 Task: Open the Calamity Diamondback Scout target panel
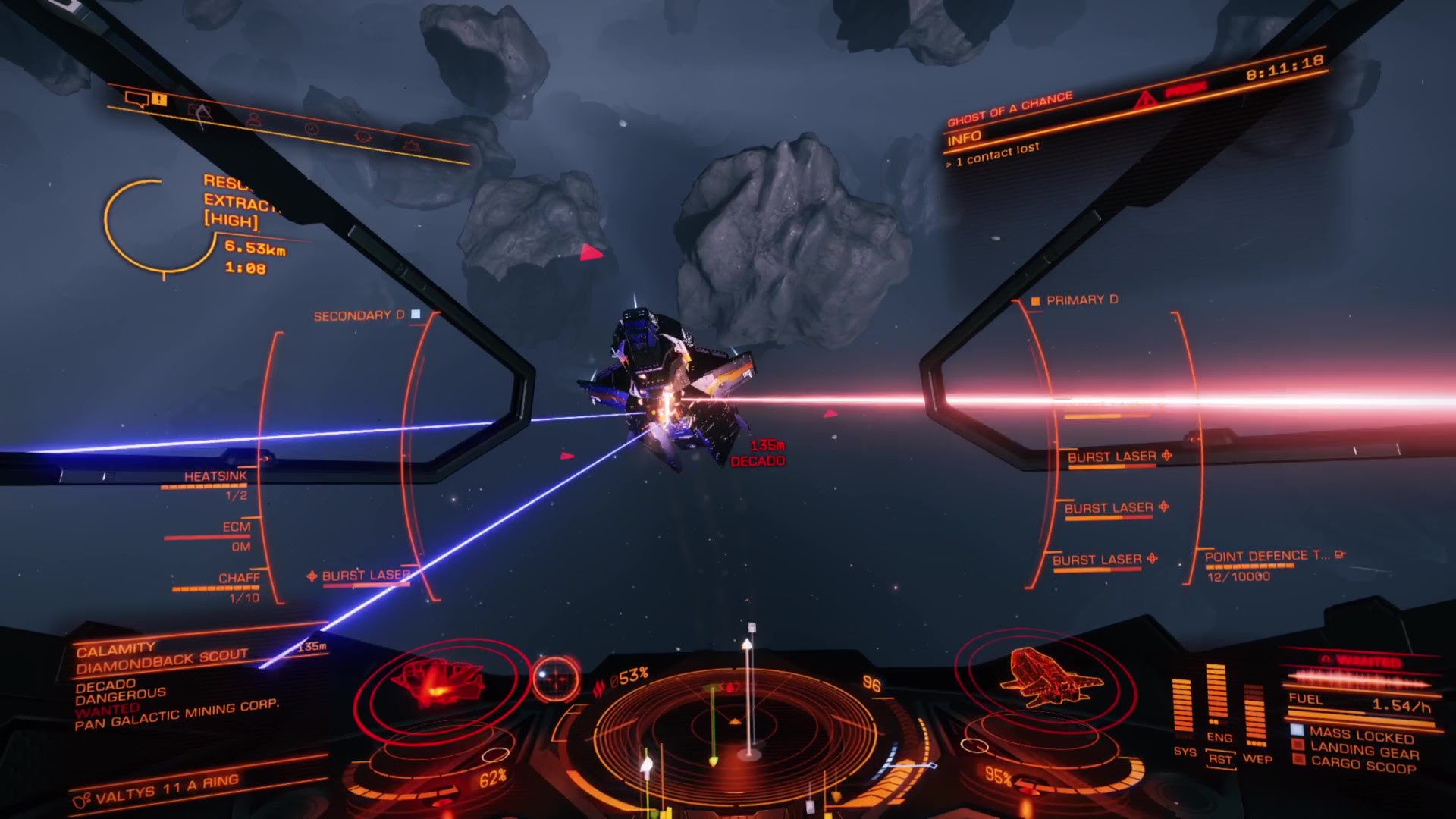coord(162,657)
